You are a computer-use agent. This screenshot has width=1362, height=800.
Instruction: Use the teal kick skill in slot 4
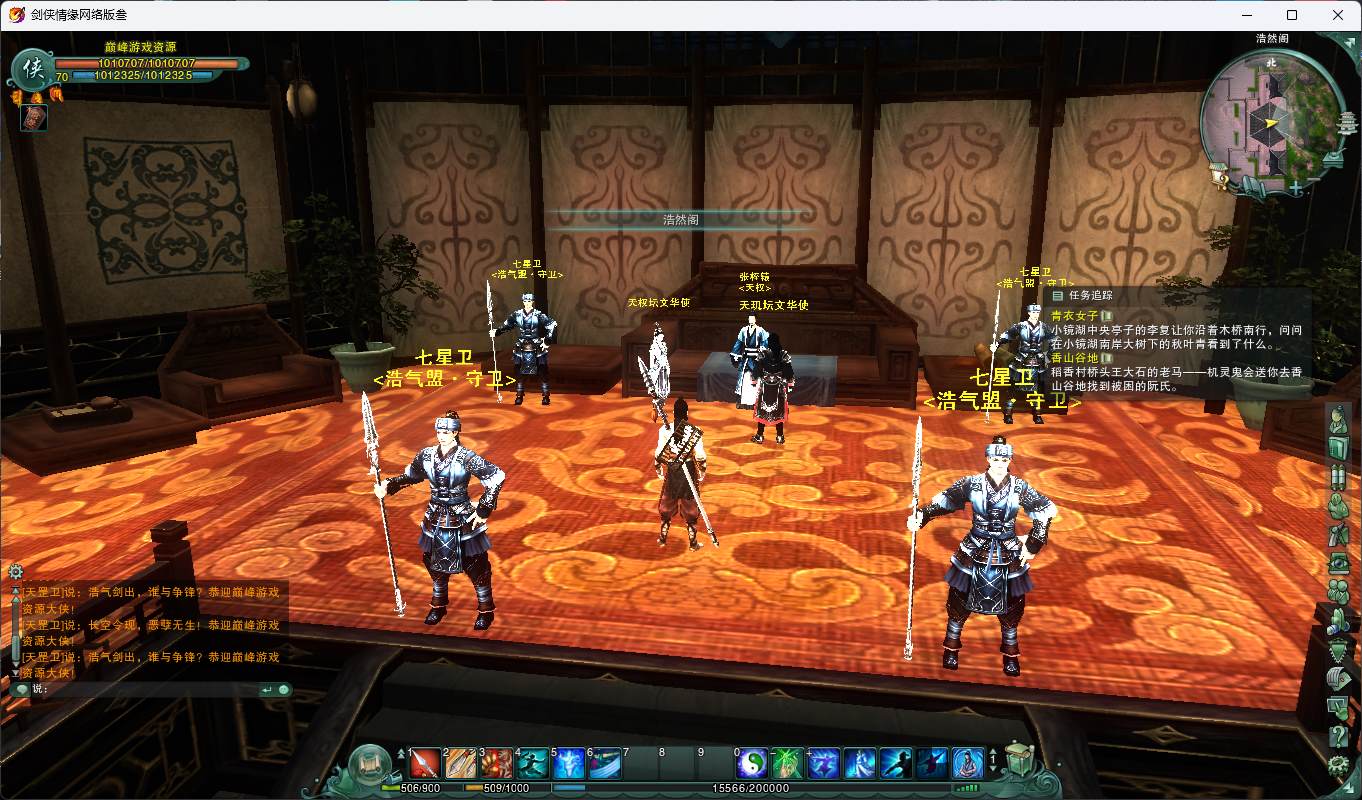pyautogui.click(x=533, y=764)
